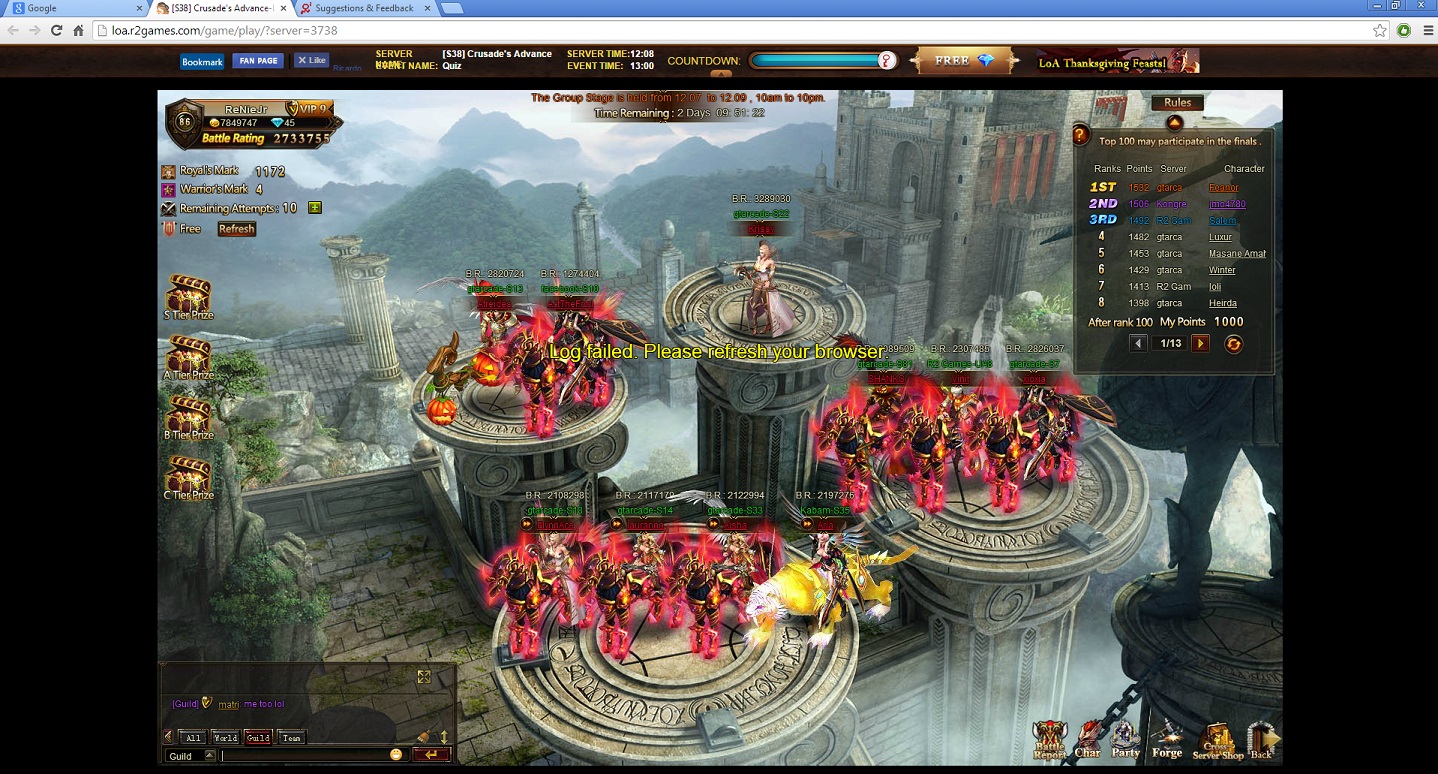Click the Bookmark button above the game
Image resolution: width=1438 pixels, height=774 pixels.
point(202,62)
